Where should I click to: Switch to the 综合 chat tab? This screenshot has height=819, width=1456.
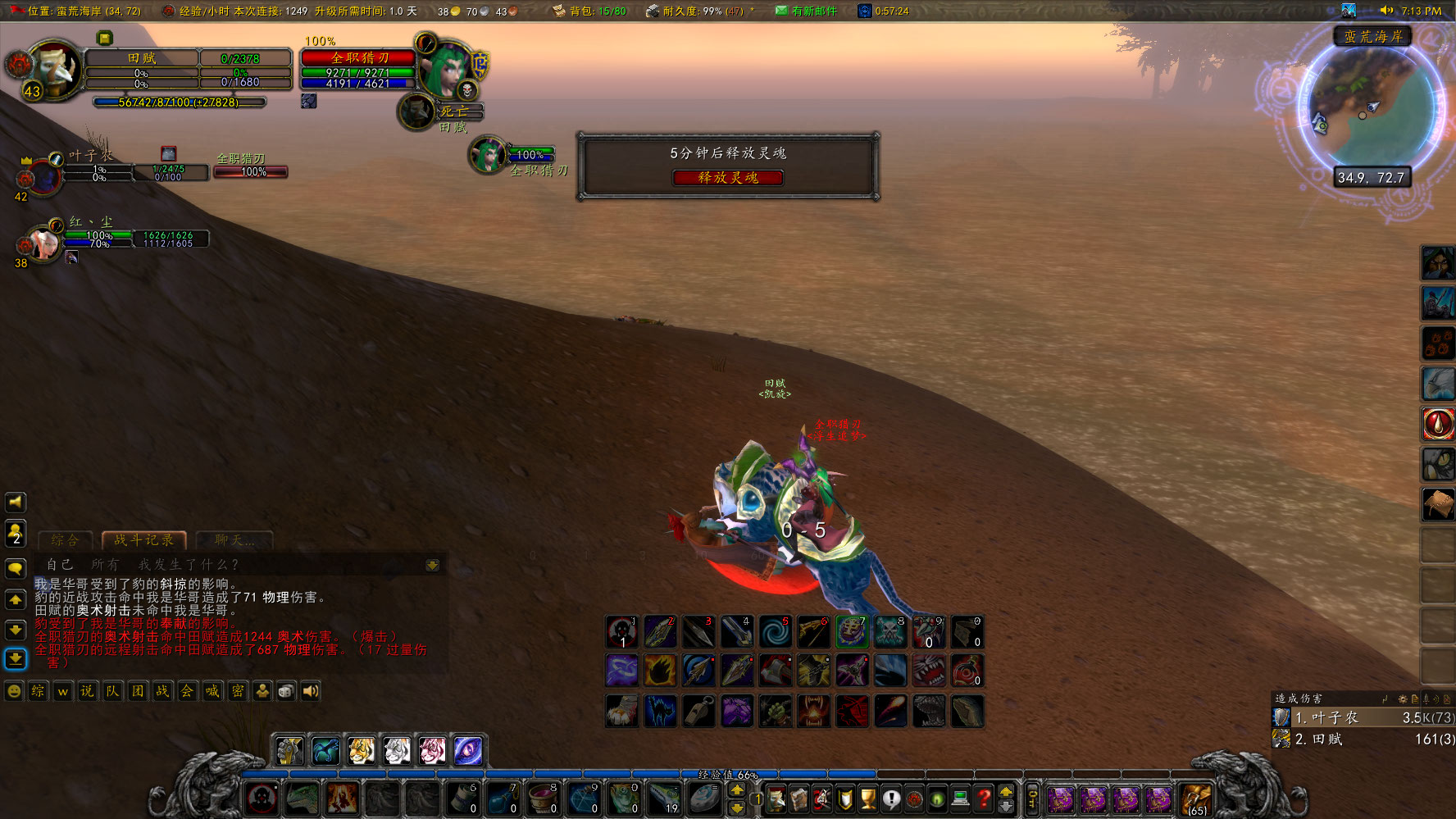click(x=65, y=540)
